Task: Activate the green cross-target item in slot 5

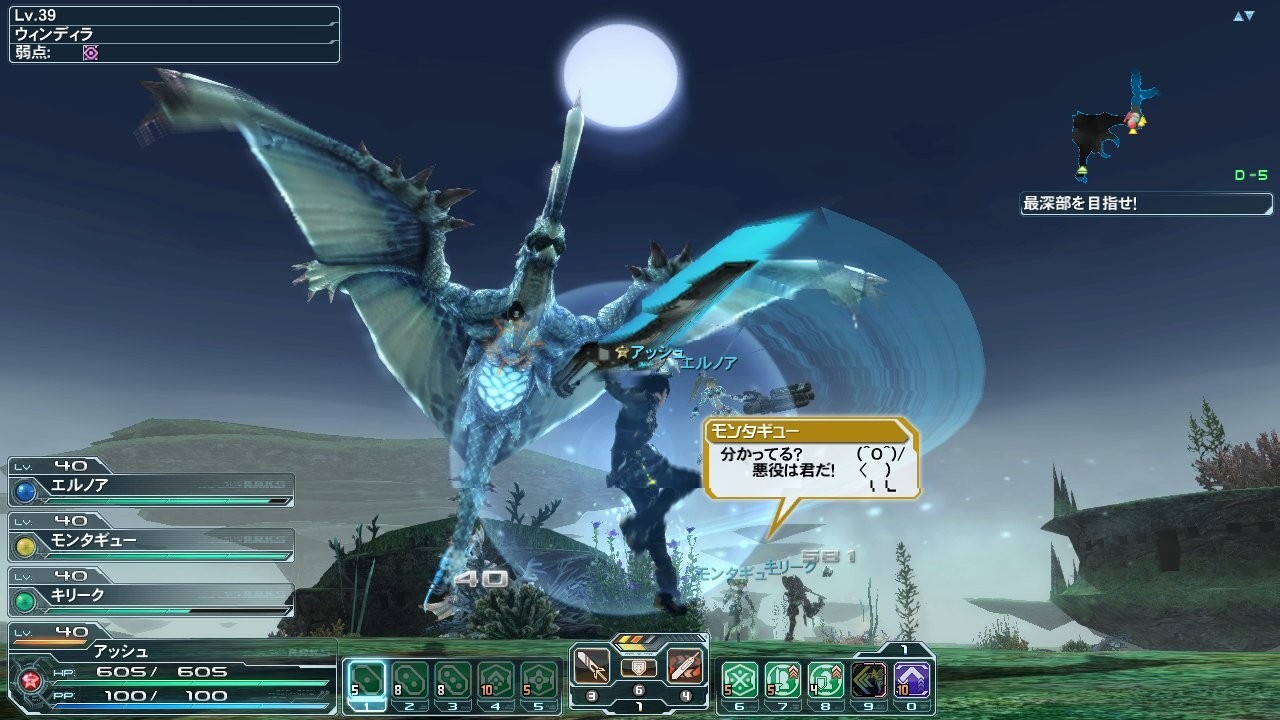Action: pyautogui.click(x=539, y=679)
